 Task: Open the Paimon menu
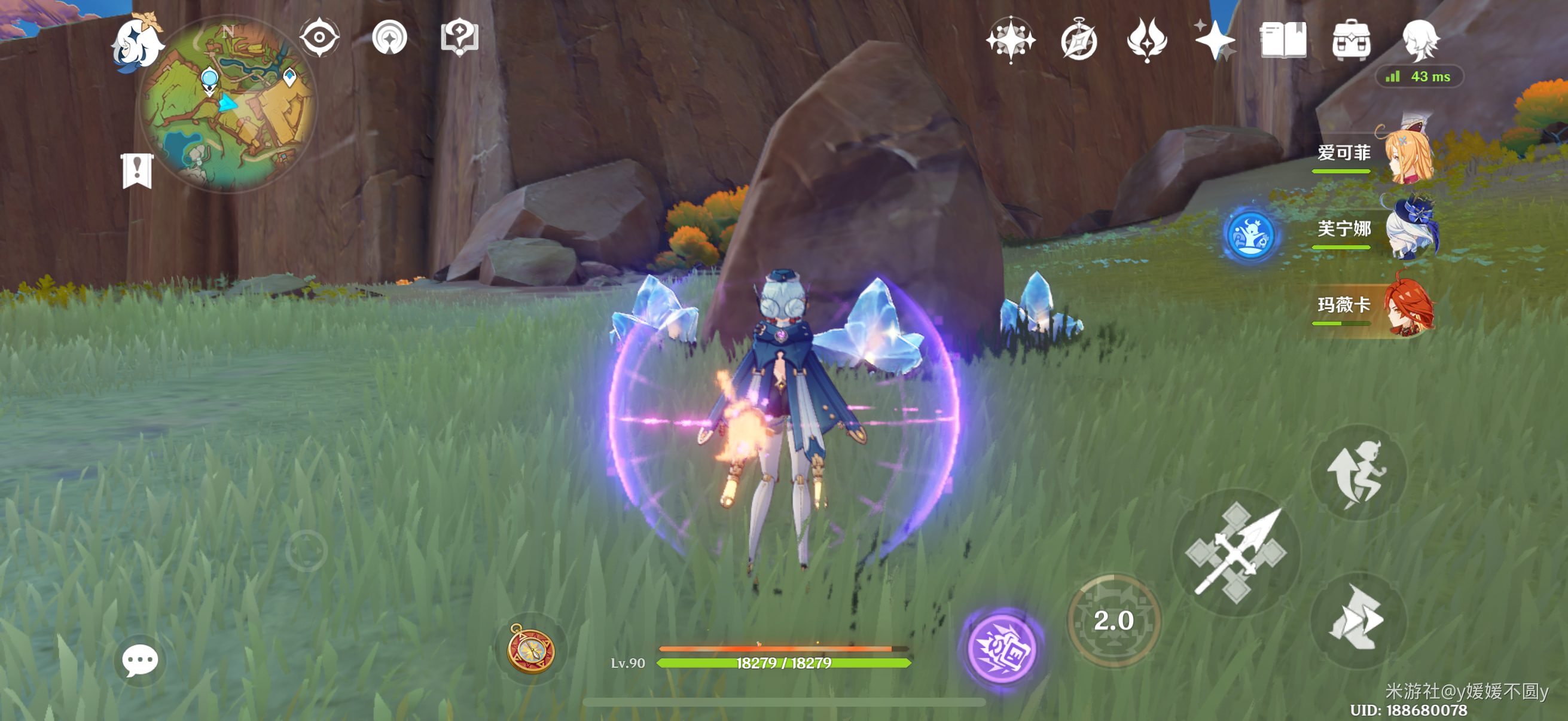(136, 42)
